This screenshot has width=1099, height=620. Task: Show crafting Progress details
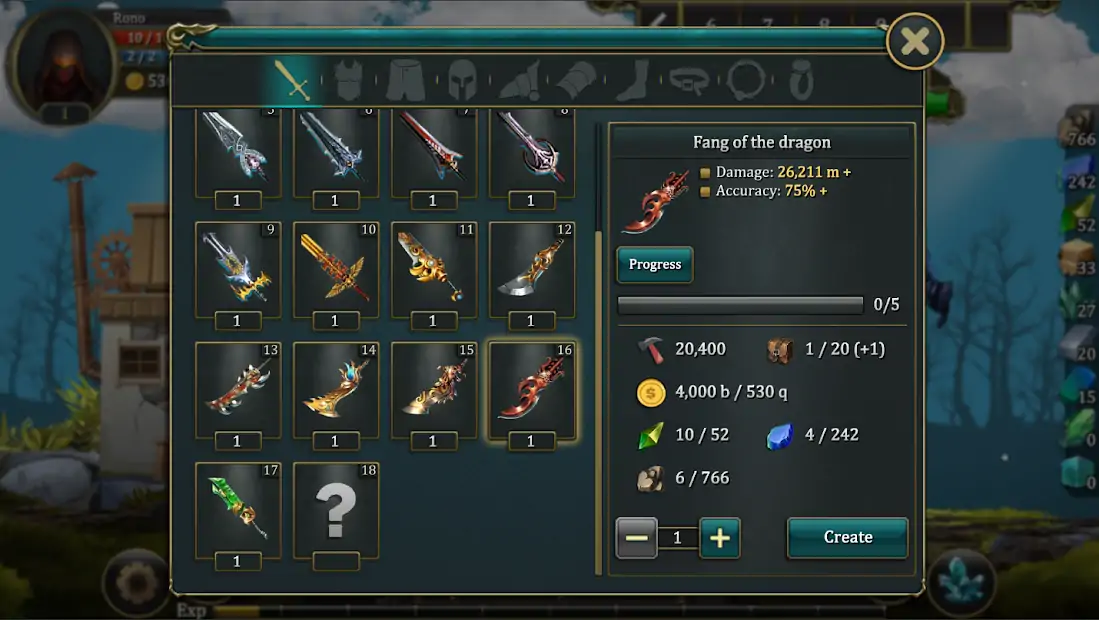click(655, 265)
